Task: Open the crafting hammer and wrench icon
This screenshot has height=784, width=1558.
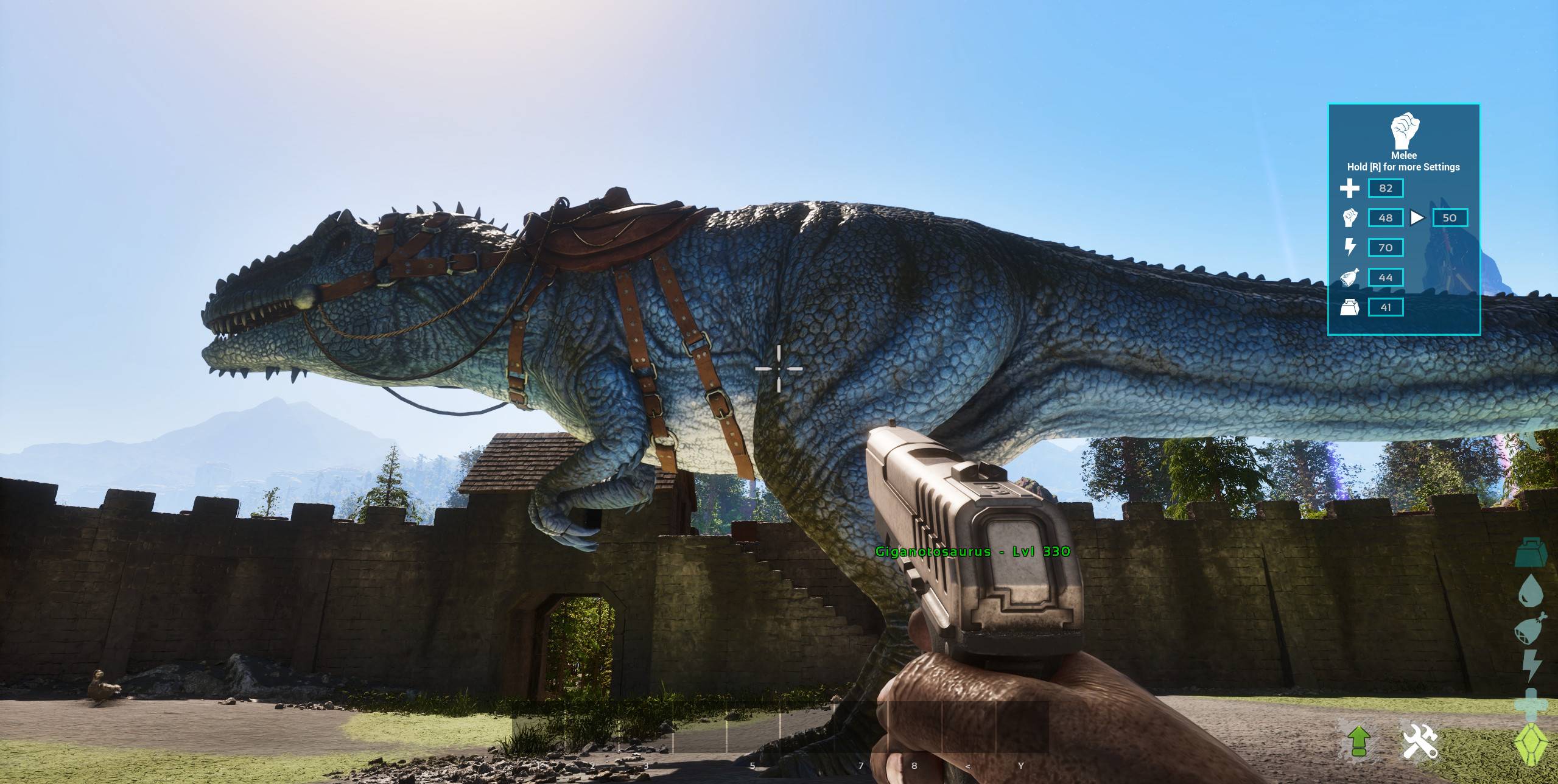Action: pos(1420,741)
